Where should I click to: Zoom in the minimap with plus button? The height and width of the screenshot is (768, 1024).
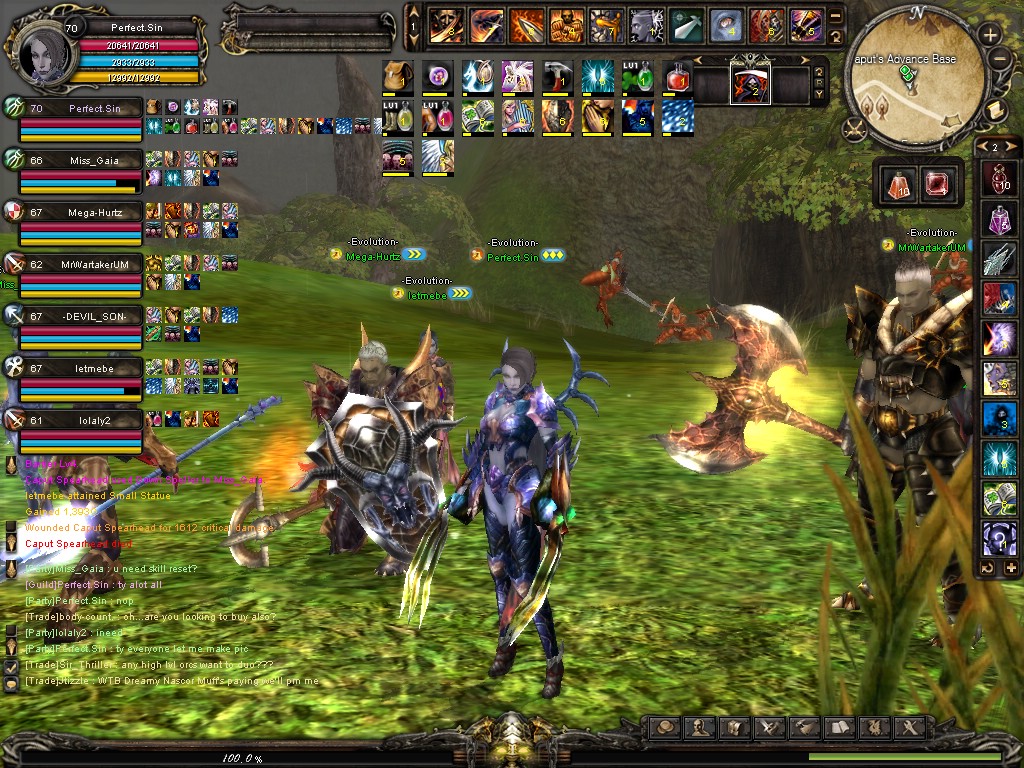tap(990, 35)
